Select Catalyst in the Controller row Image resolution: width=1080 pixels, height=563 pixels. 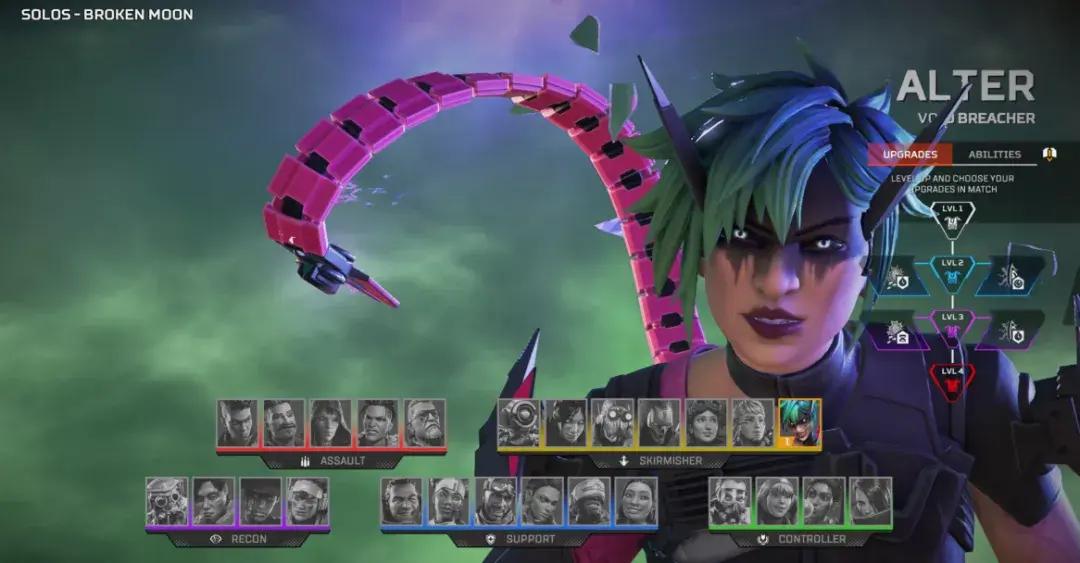[x=871, y=500]
